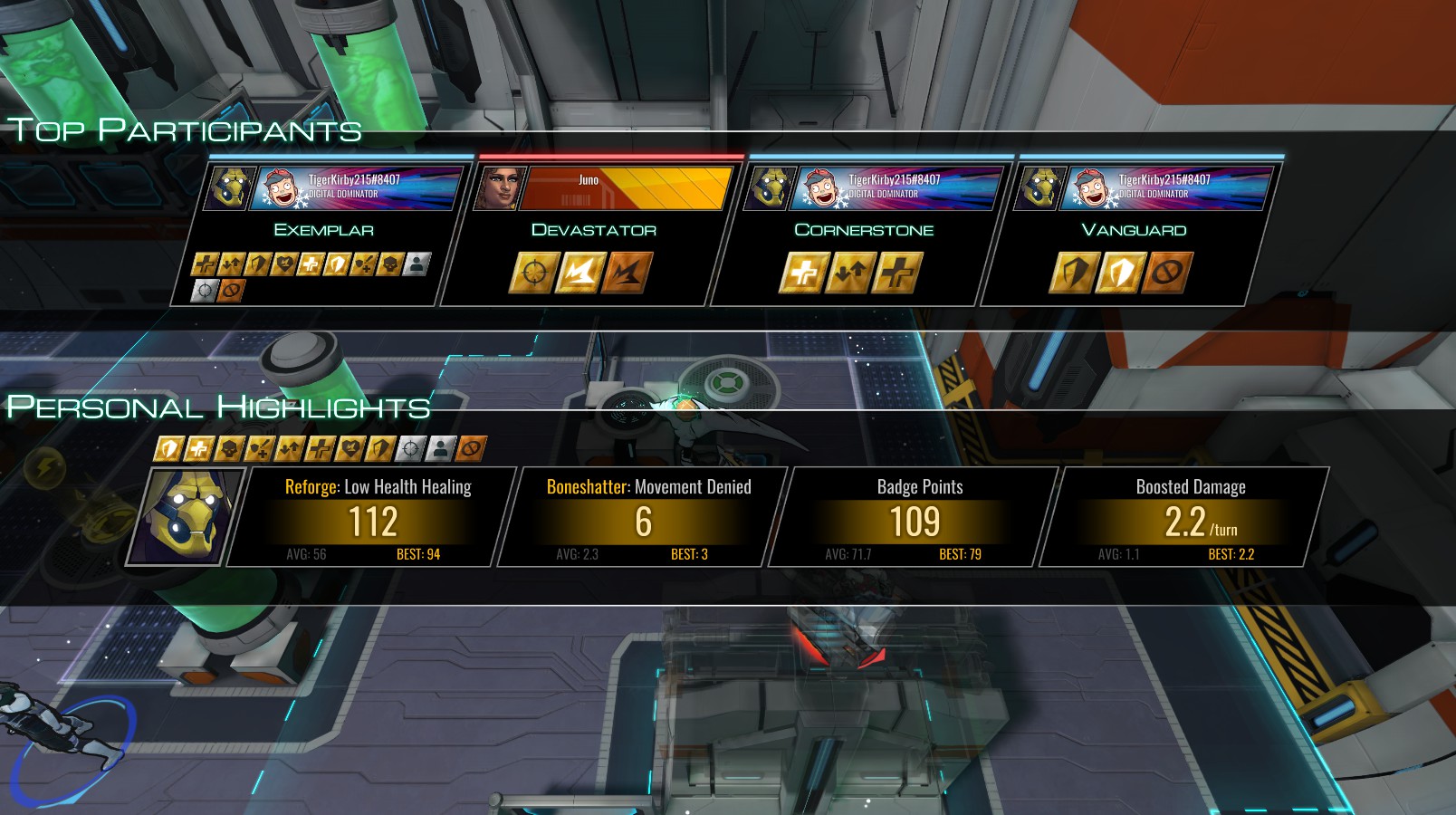Select the Devastator category header
Image resolution: width=1456 pixels, height=815 pixels.
pos(593,229)
